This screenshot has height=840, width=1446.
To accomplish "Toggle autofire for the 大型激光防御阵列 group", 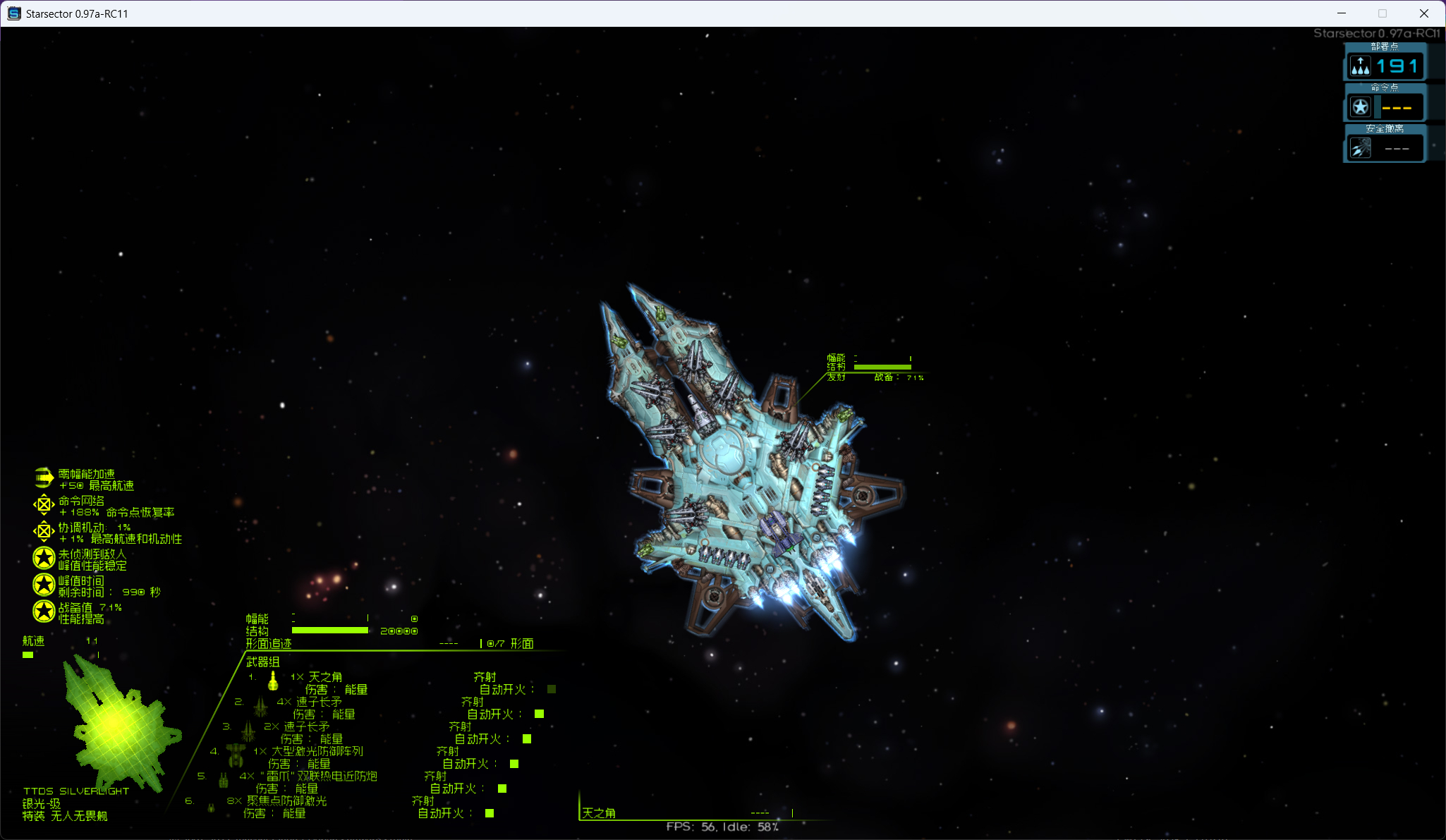I will tap(514, 764).
